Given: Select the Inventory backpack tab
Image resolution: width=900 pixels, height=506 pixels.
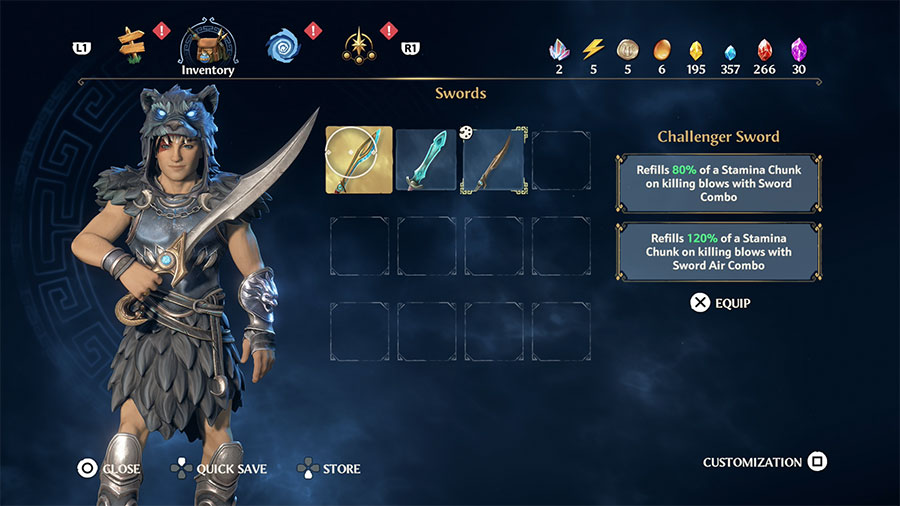Looking at the screenshot, I should tap(208, 45).
